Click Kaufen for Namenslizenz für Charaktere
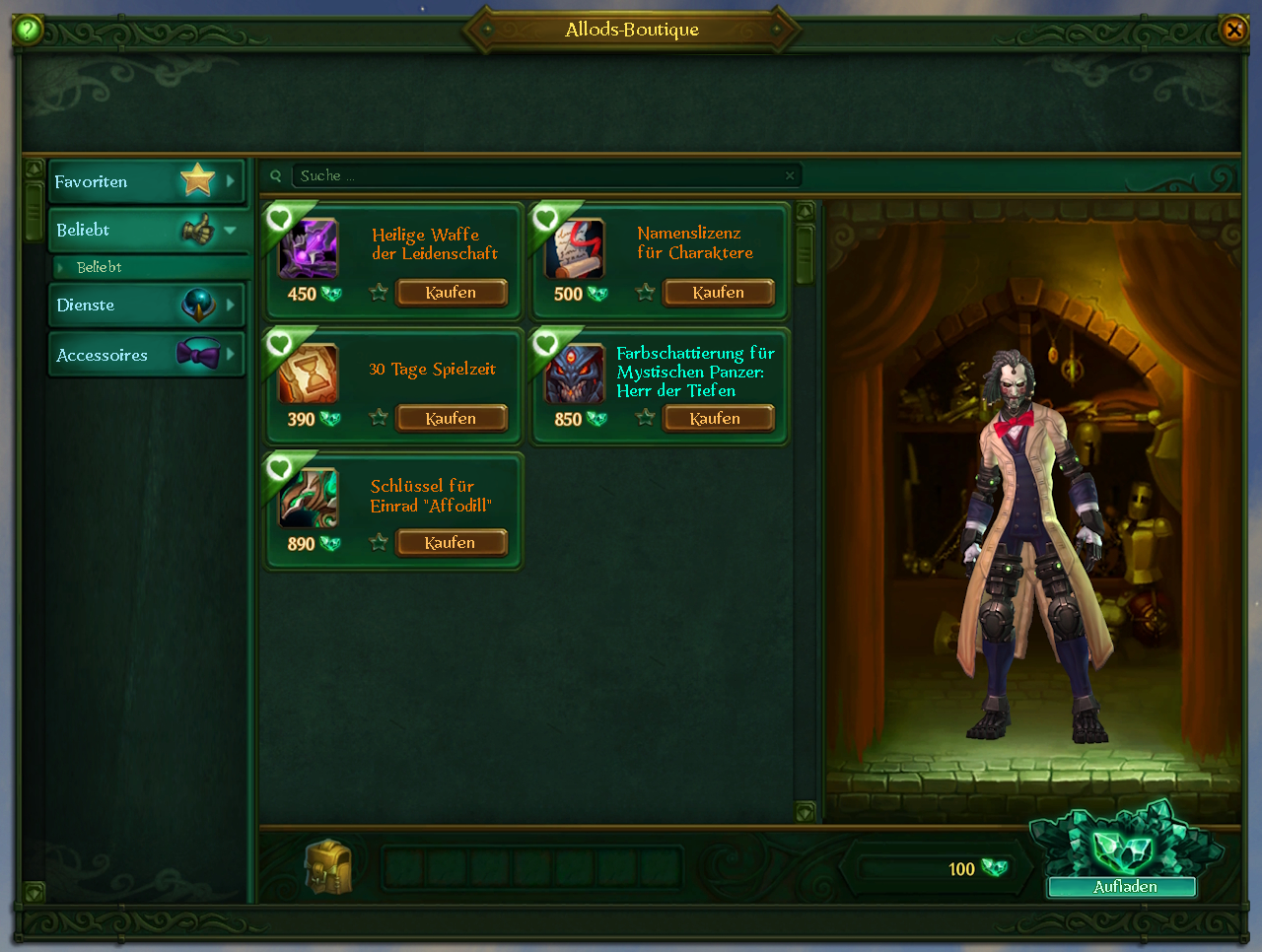Image resolution: width=1262 pixels, height=952 pixels. [x=719, y=293]
